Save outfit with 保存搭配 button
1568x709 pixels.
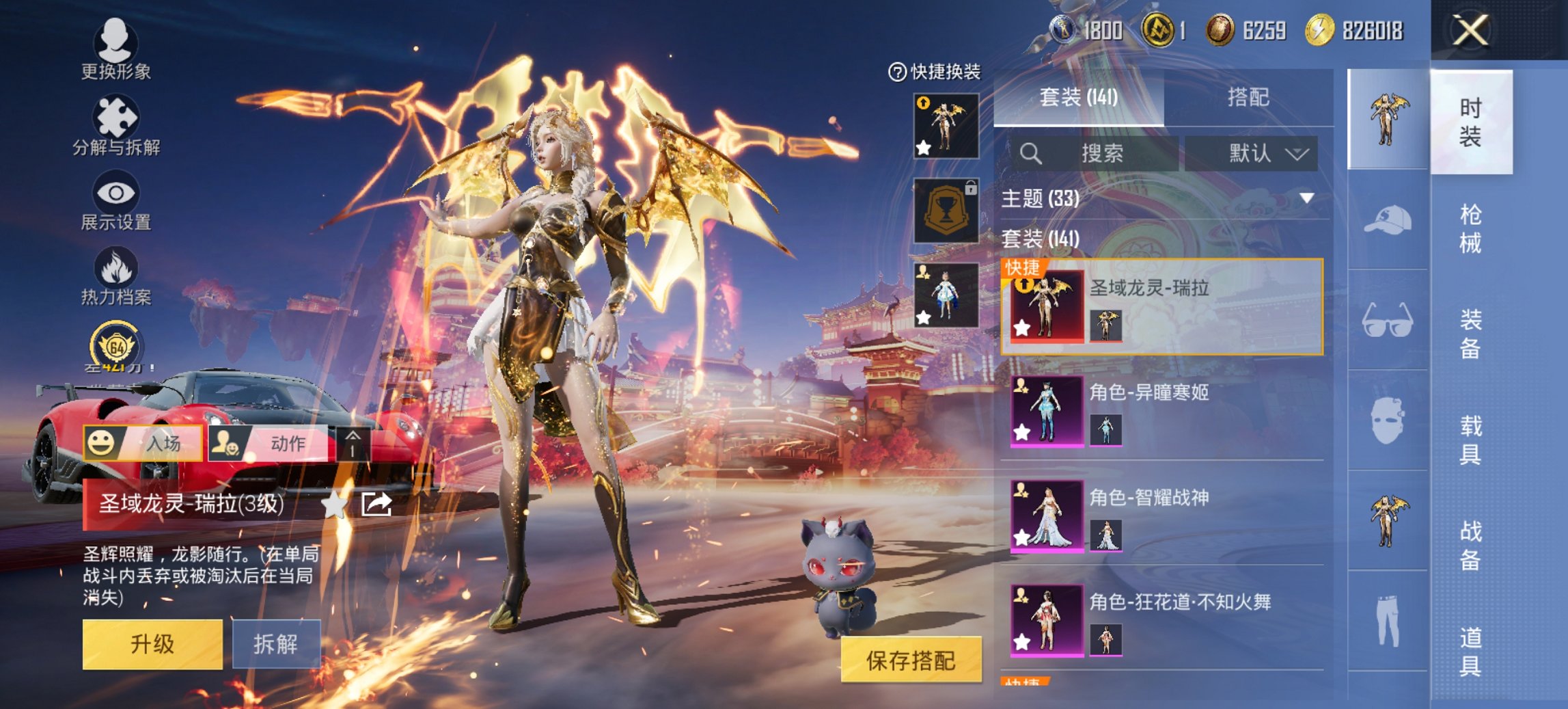[x=911, y=660]
